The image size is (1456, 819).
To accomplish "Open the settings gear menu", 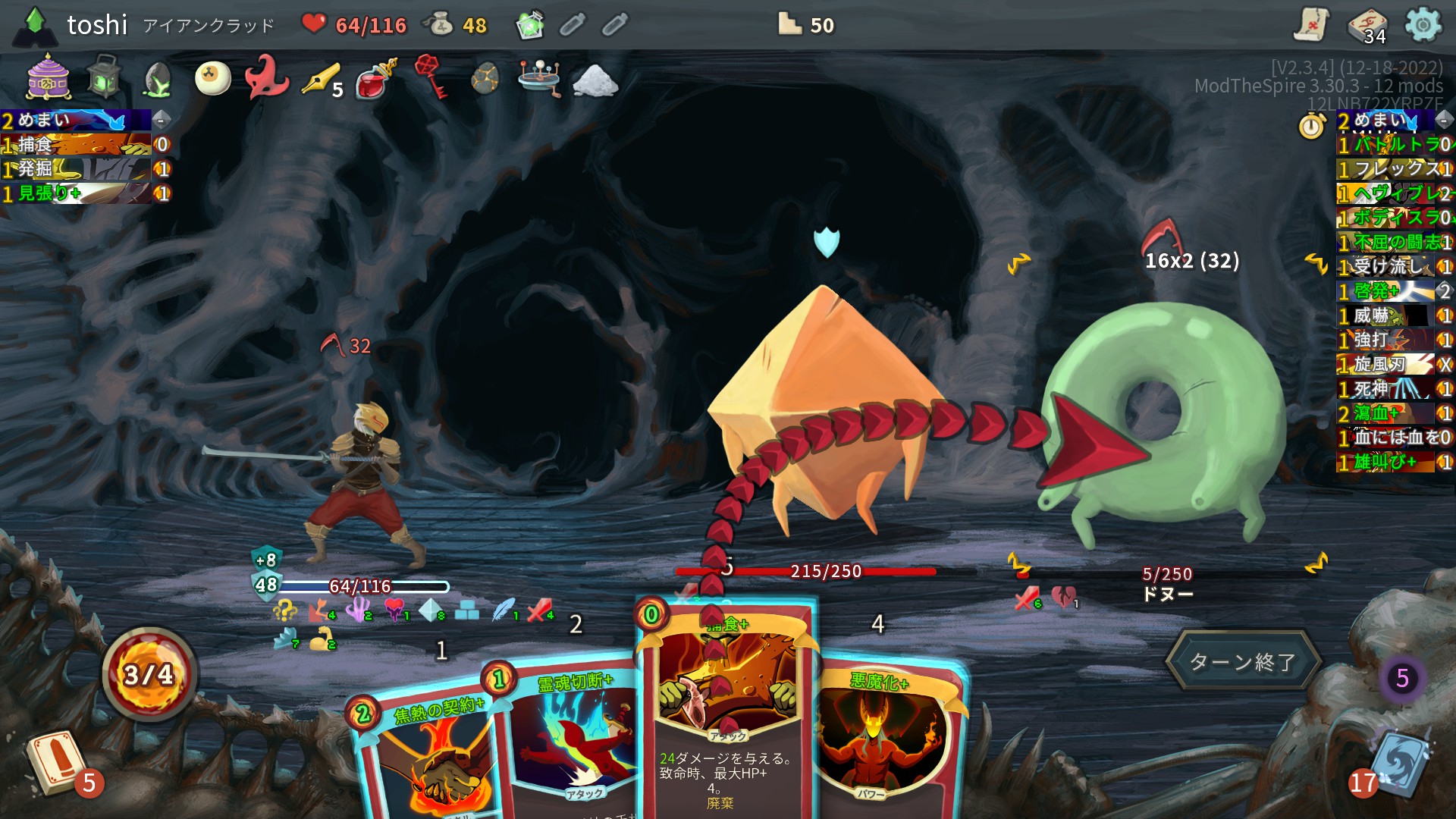I will pos(1423,26).
